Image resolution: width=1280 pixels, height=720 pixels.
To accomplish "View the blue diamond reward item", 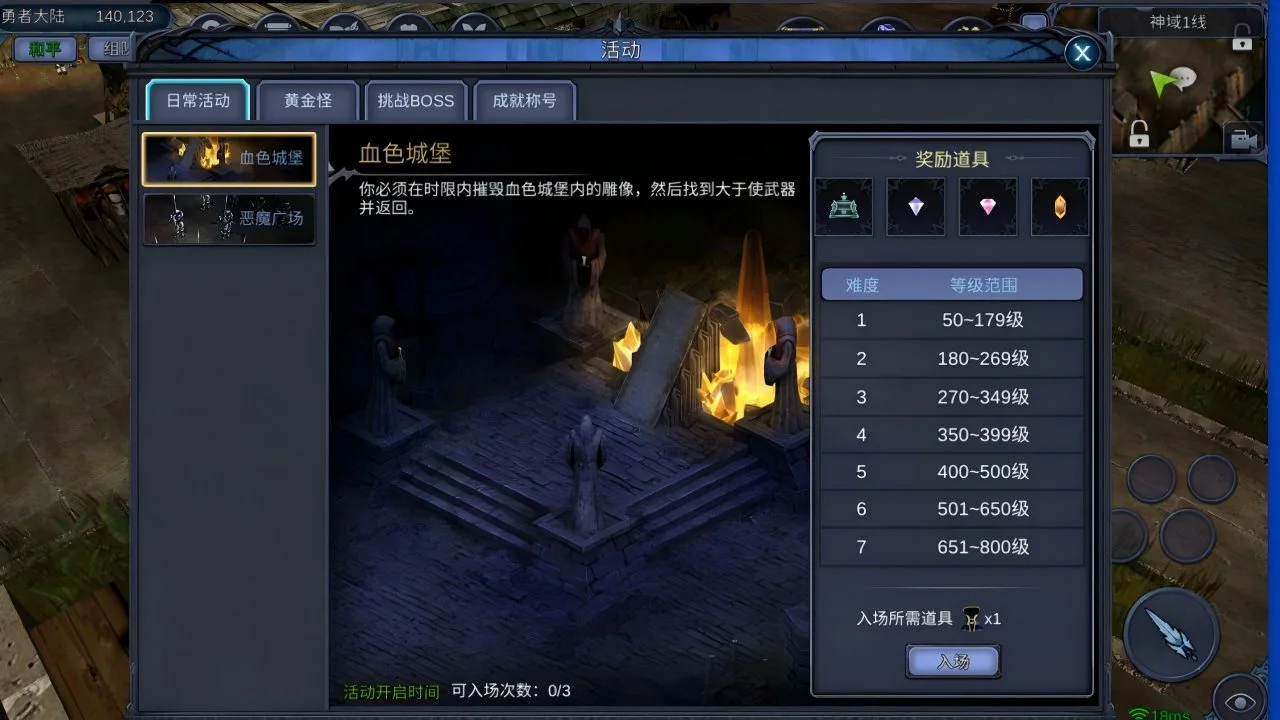I will (x=915, y=206).
